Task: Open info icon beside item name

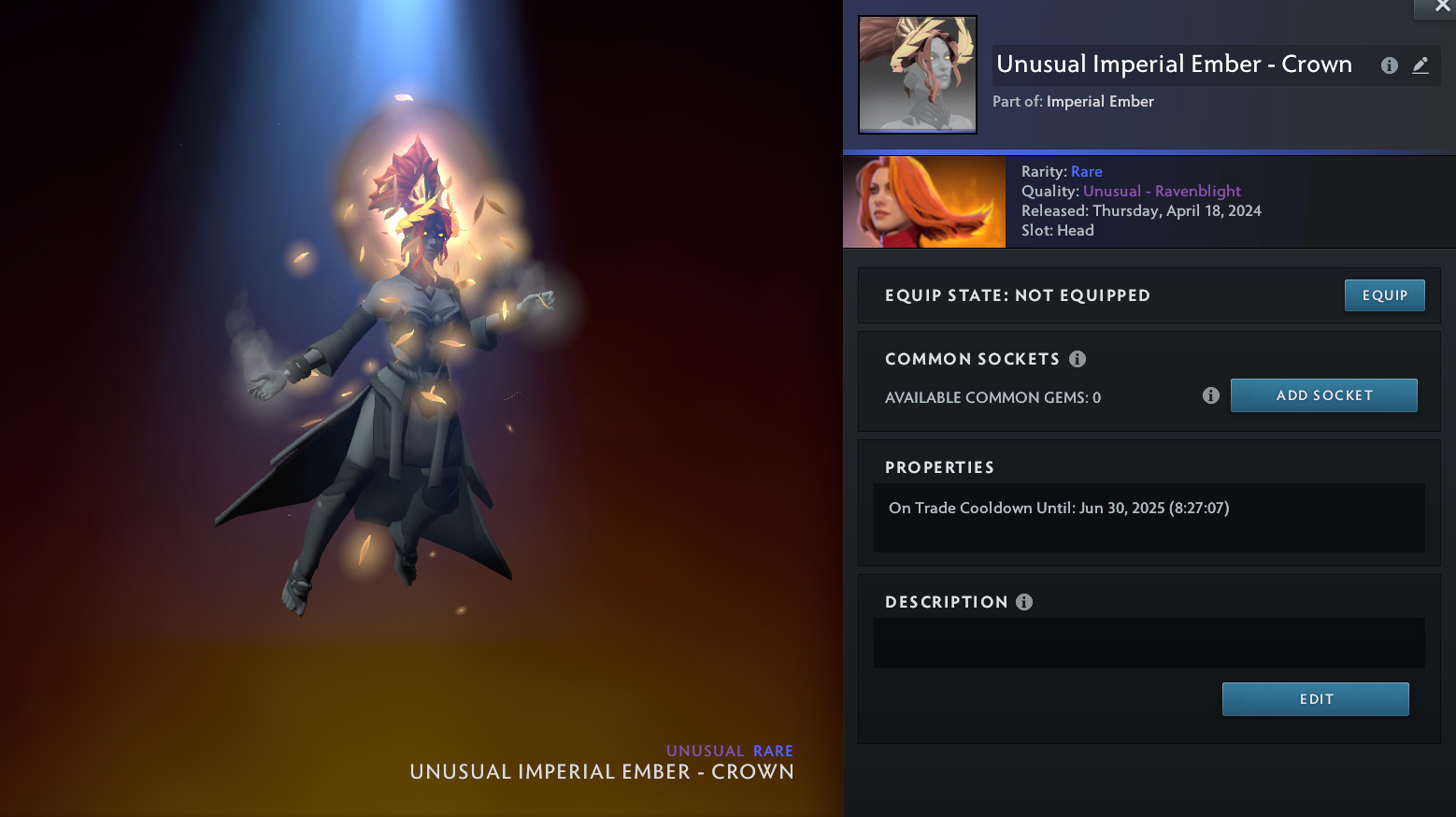Action: (1390, 65)
